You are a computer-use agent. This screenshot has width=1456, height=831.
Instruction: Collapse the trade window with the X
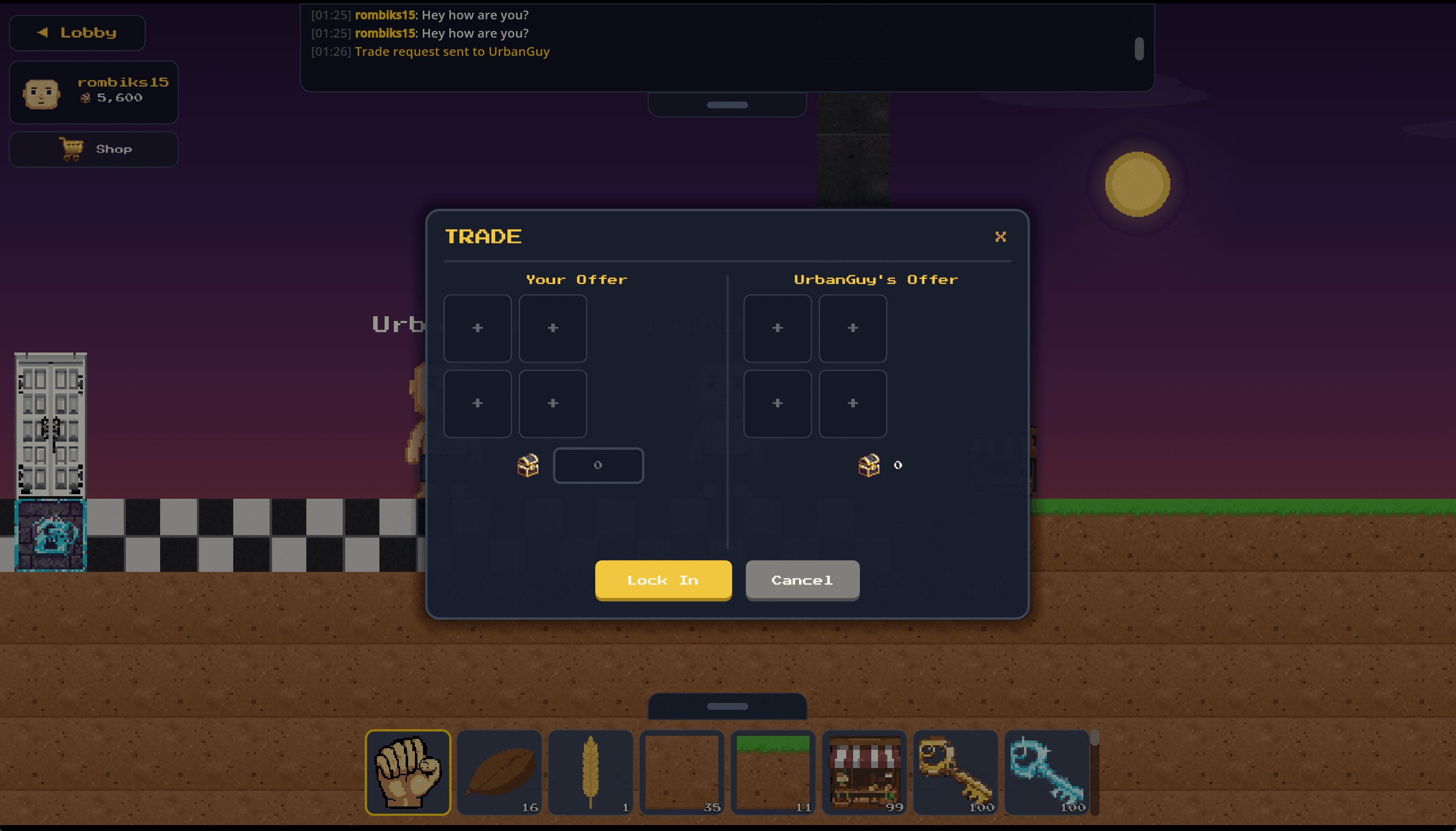click(x=1000, y=237)
